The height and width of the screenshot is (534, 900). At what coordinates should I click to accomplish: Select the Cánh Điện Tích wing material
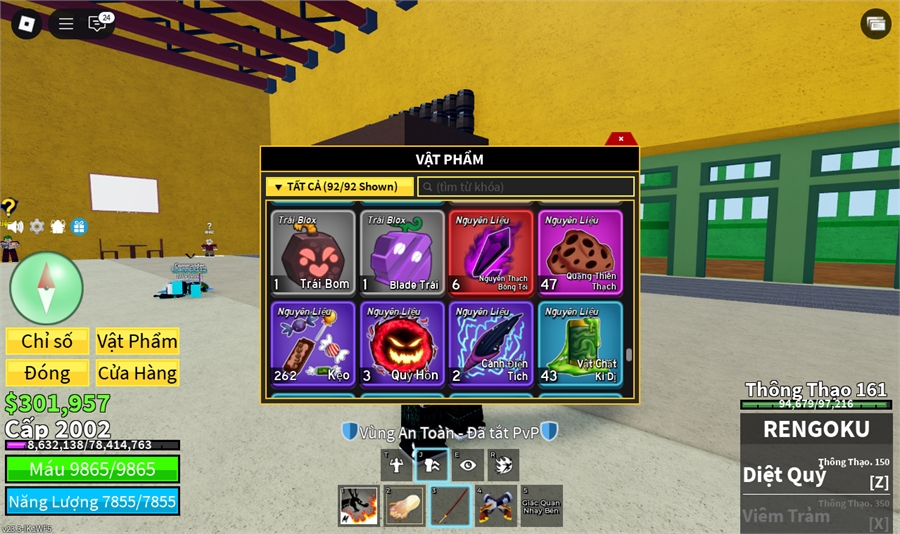point(491,344)
